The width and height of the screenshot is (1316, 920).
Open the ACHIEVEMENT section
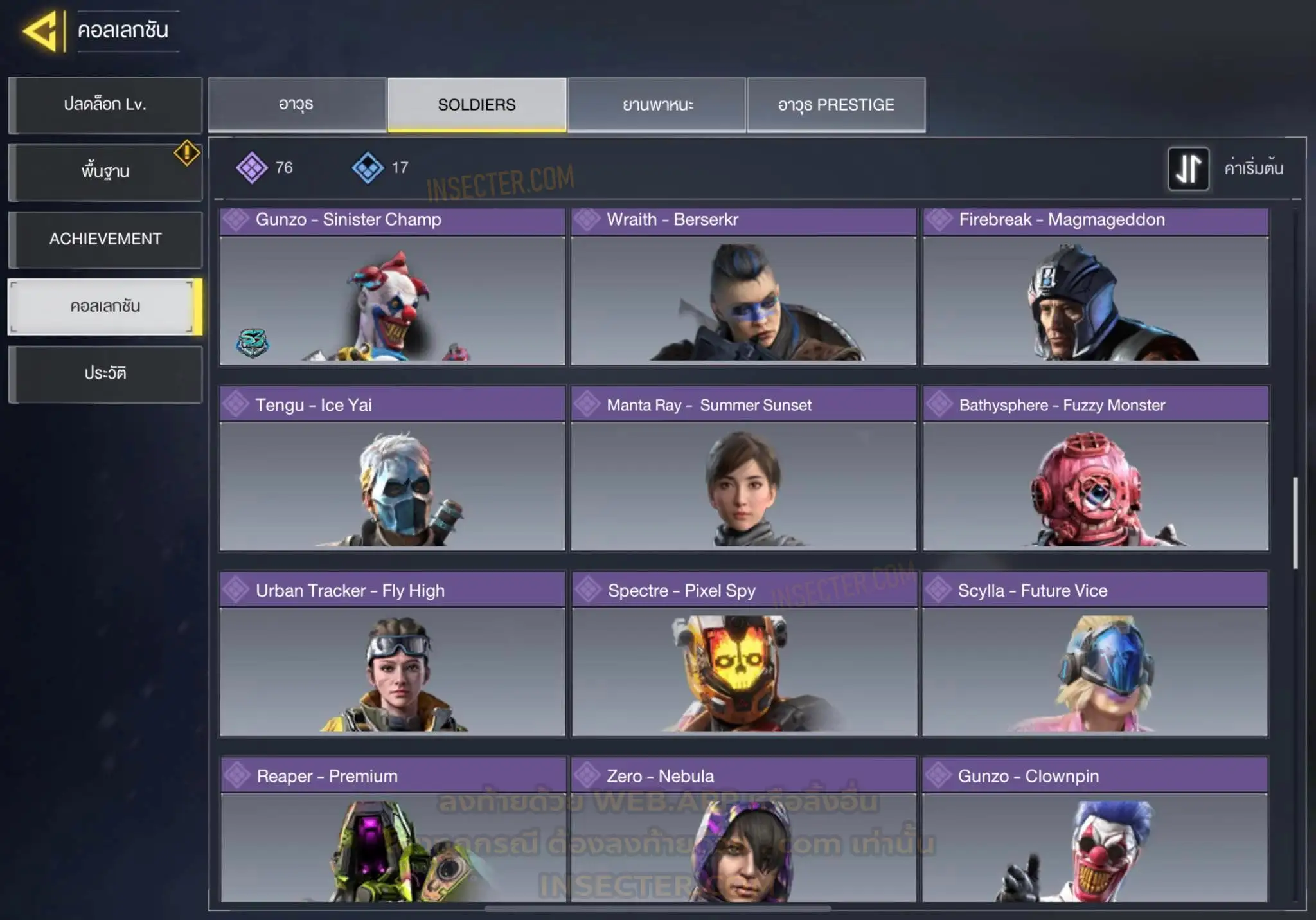click(x=105, y=239)
